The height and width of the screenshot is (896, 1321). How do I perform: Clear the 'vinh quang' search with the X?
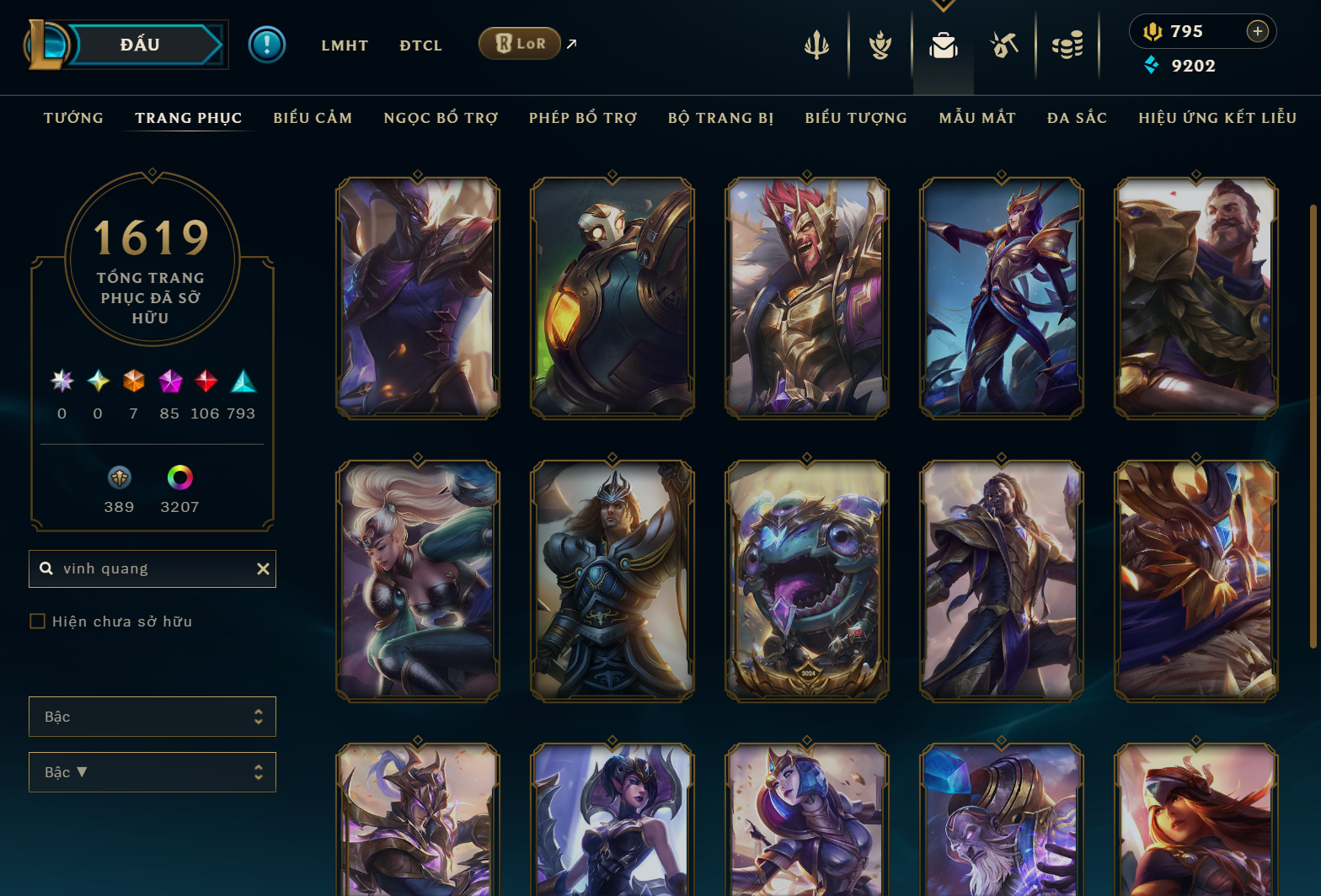(263, 568)
